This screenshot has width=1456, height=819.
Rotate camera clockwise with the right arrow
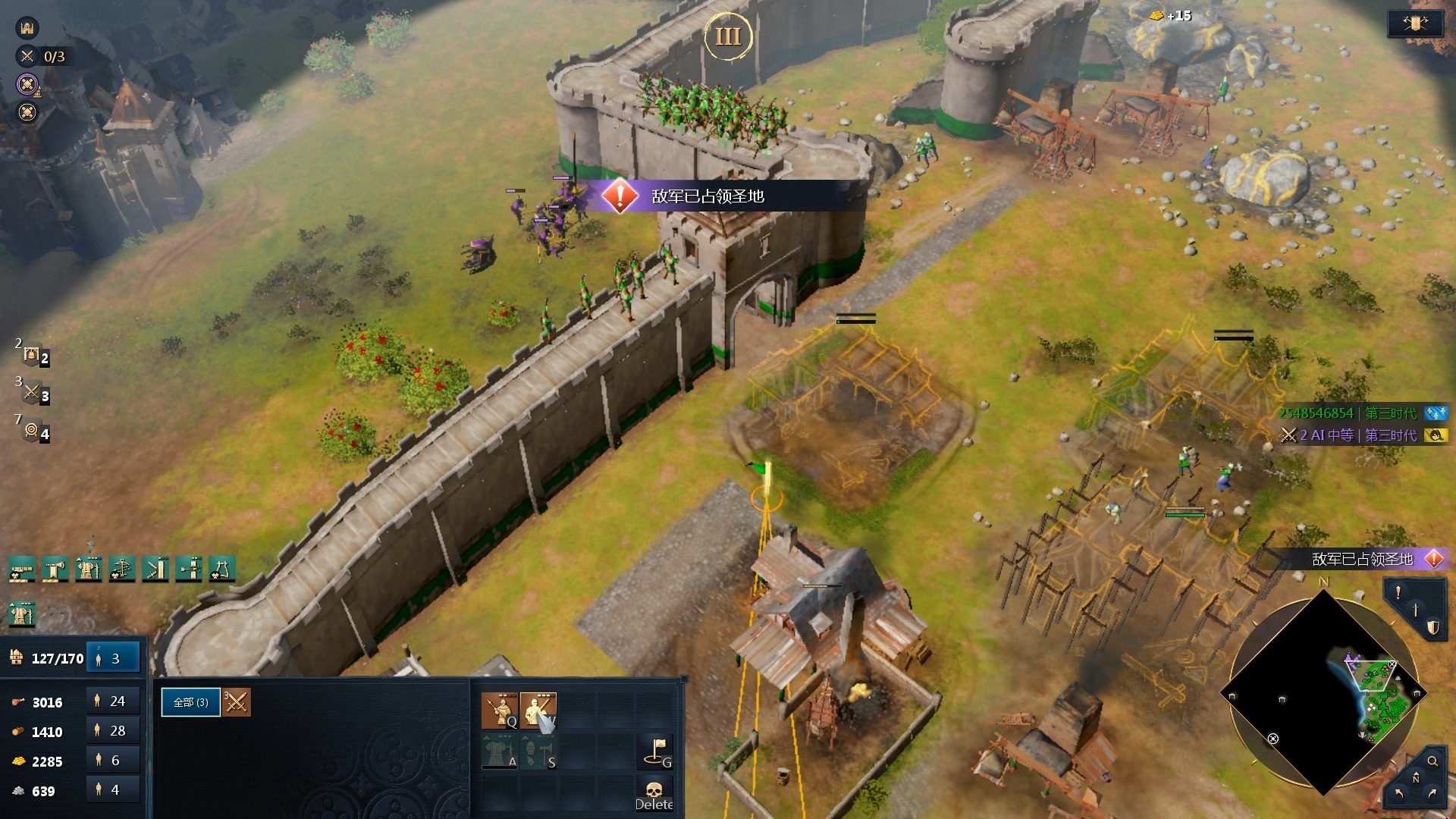tap(1432, 793)
